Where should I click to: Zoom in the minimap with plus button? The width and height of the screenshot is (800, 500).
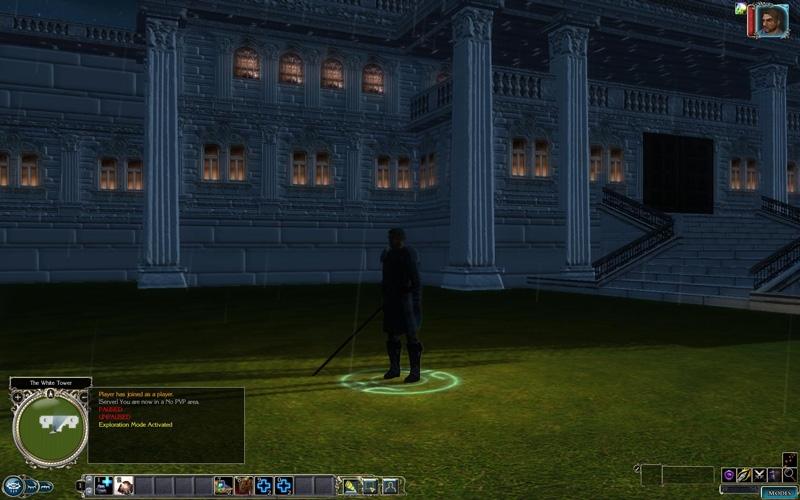coord(17,397)
